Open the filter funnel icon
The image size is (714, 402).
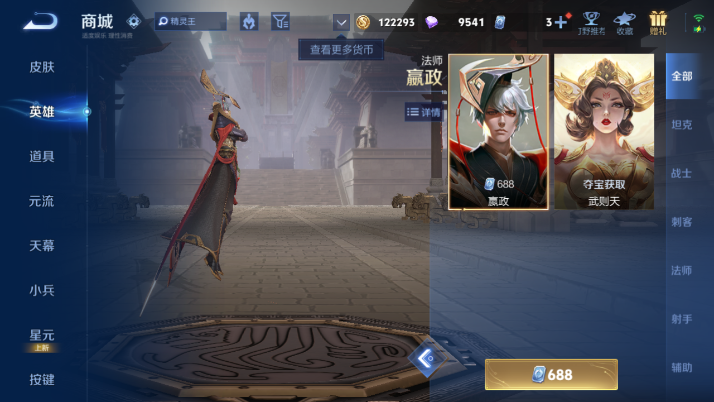(280, 21)
